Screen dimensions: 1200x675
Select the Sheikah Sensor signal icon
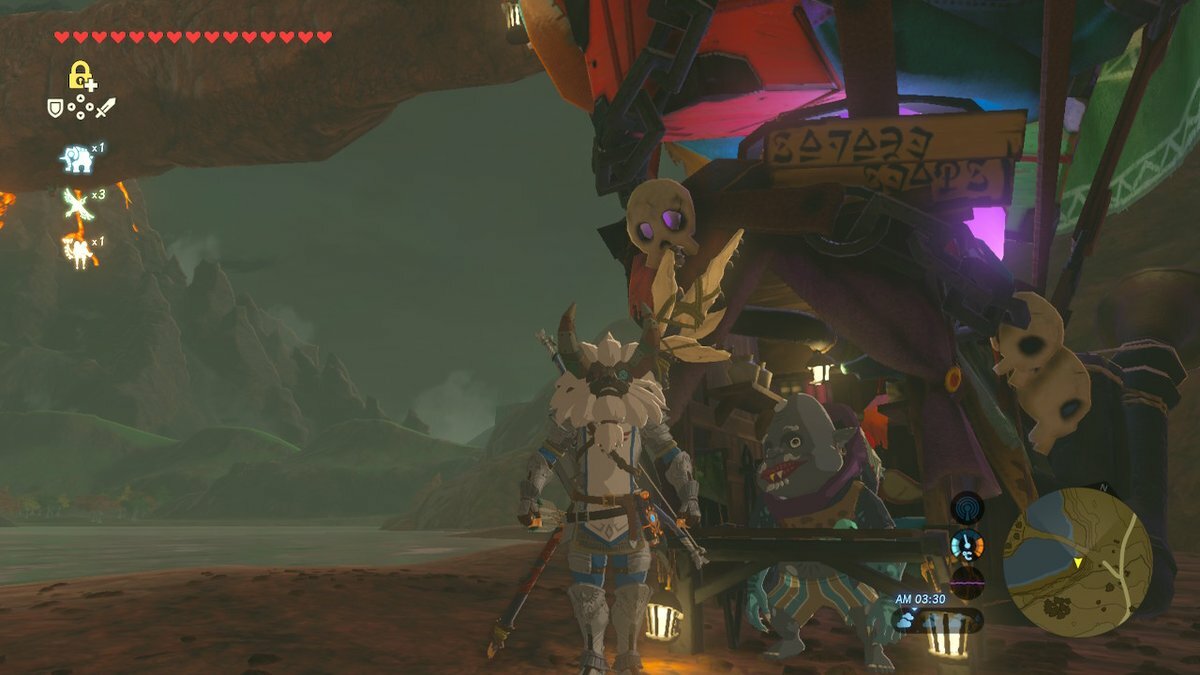(x=967, y=508)
